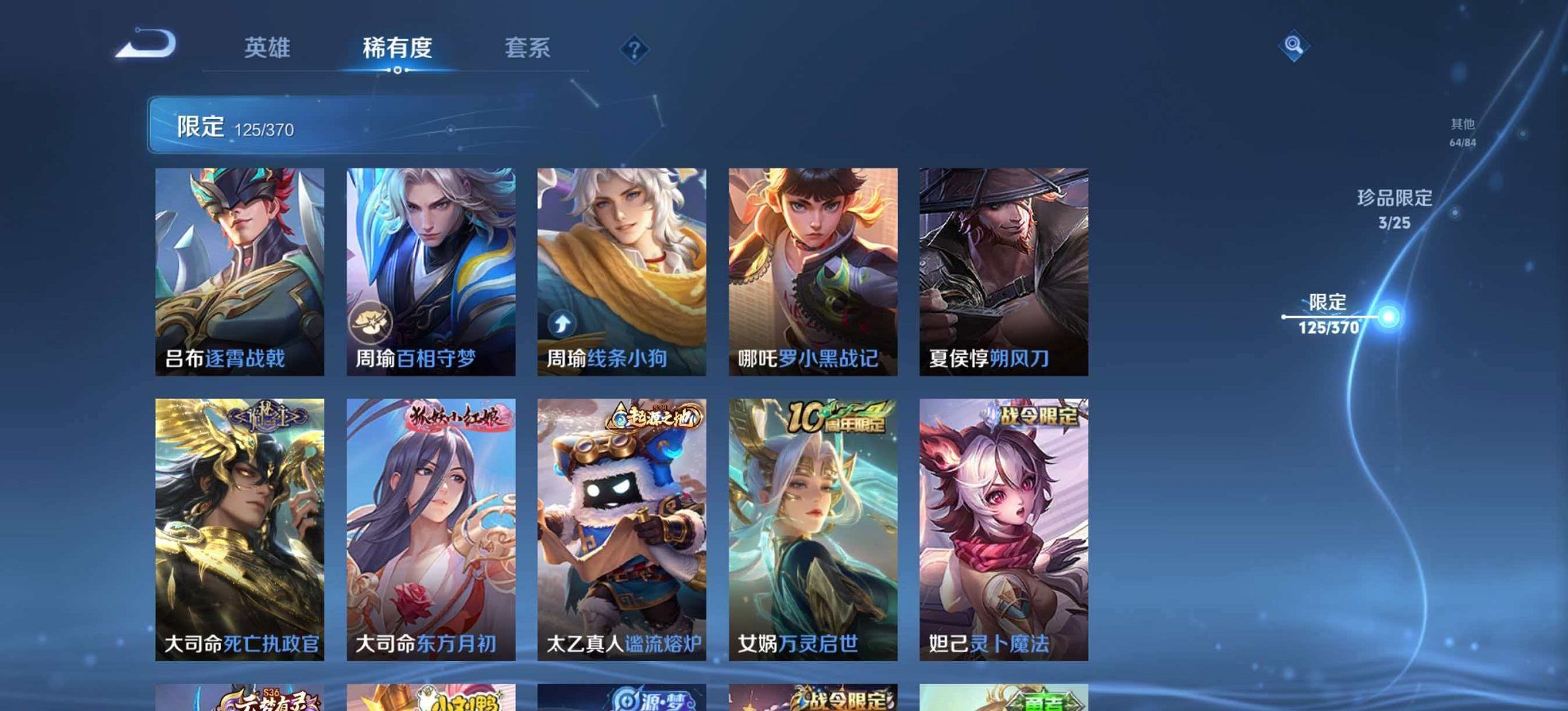
Task: Click the help question mark icon
Action: point(634,48)
